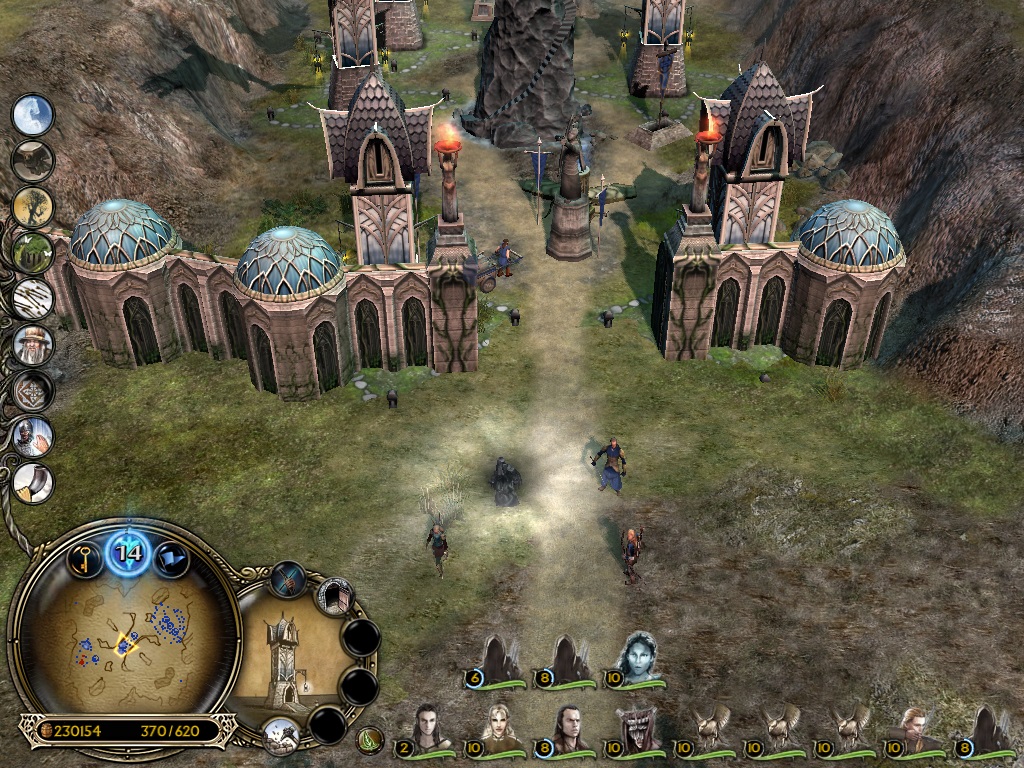Open the golden key button

tap(84, 558)
